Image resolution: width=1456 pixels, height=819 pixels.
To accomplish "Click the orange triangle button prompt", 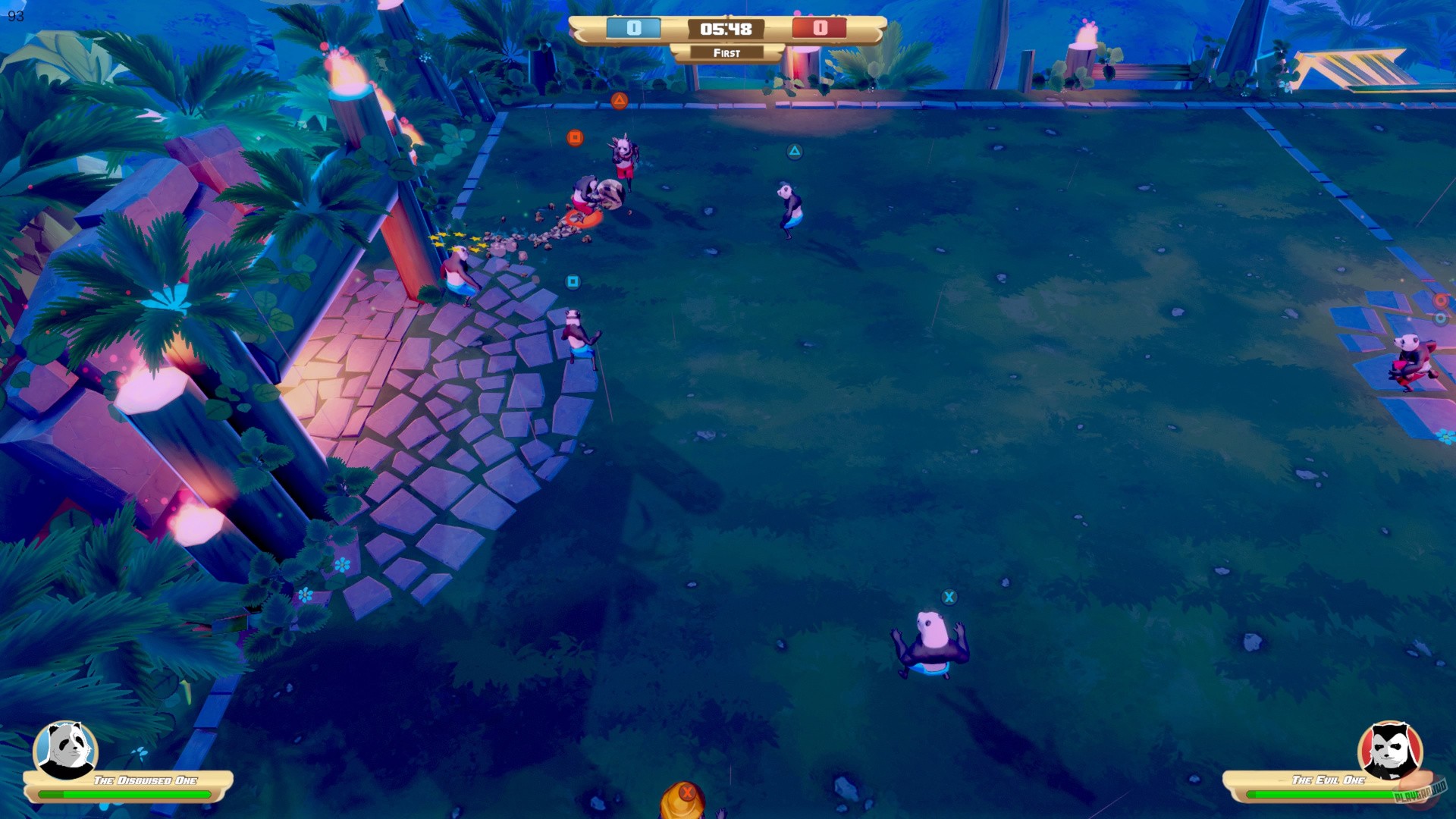I will coord(620,99).
